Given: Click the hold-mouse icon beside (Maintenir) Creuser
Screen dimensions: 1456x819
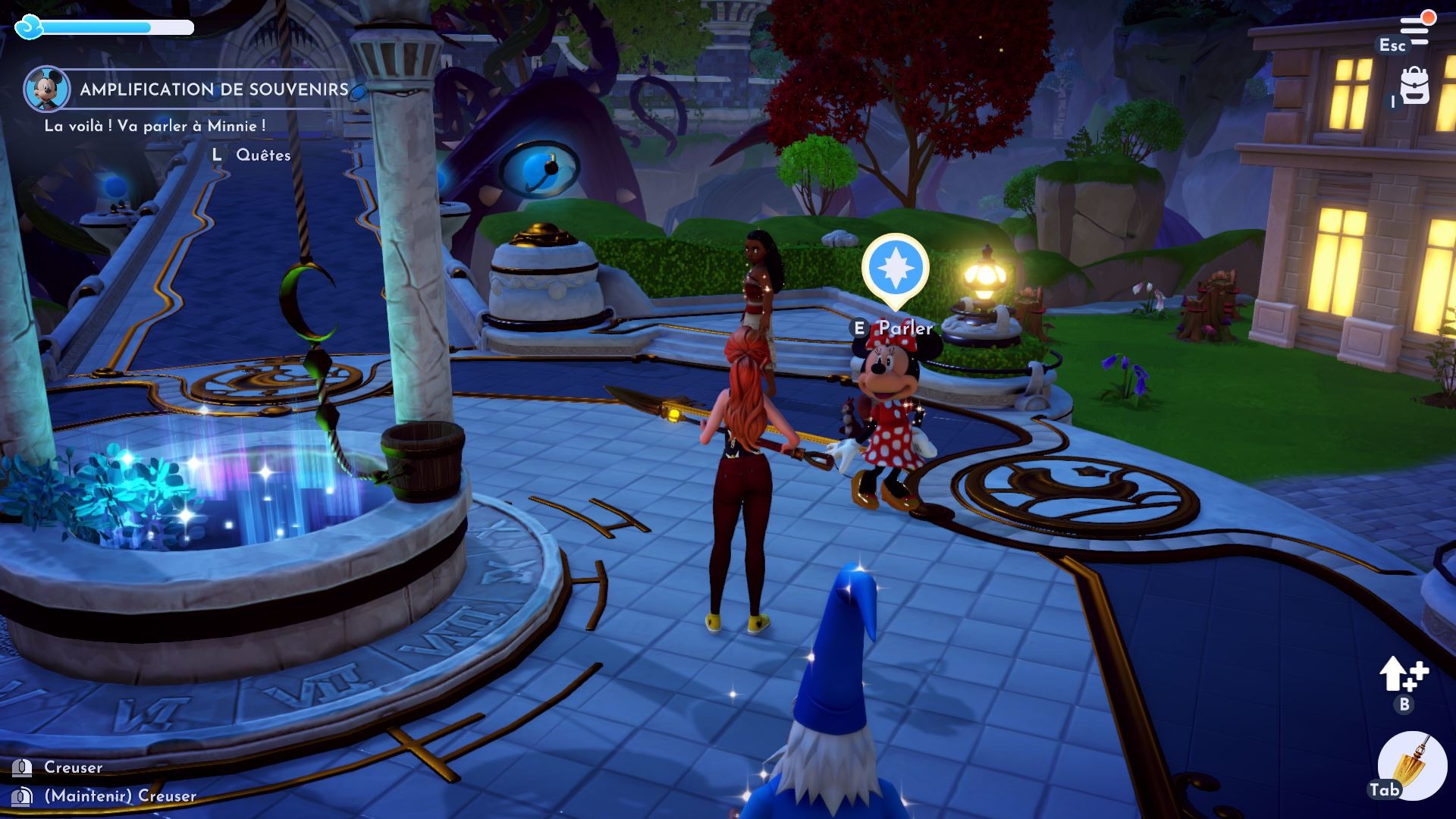Looking at the screenshot, I should point(21,798).
